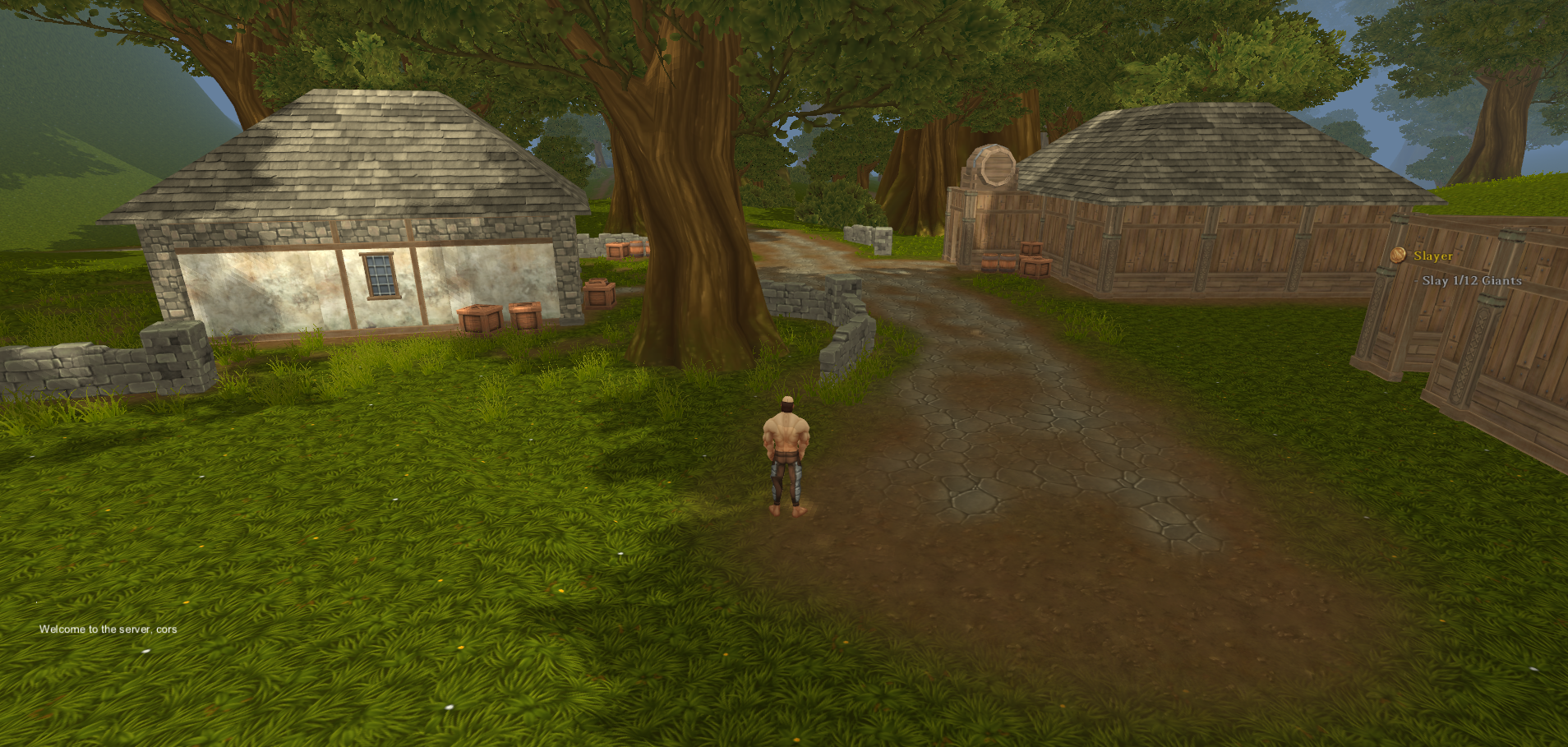Click the server welcome chat message

108,629
